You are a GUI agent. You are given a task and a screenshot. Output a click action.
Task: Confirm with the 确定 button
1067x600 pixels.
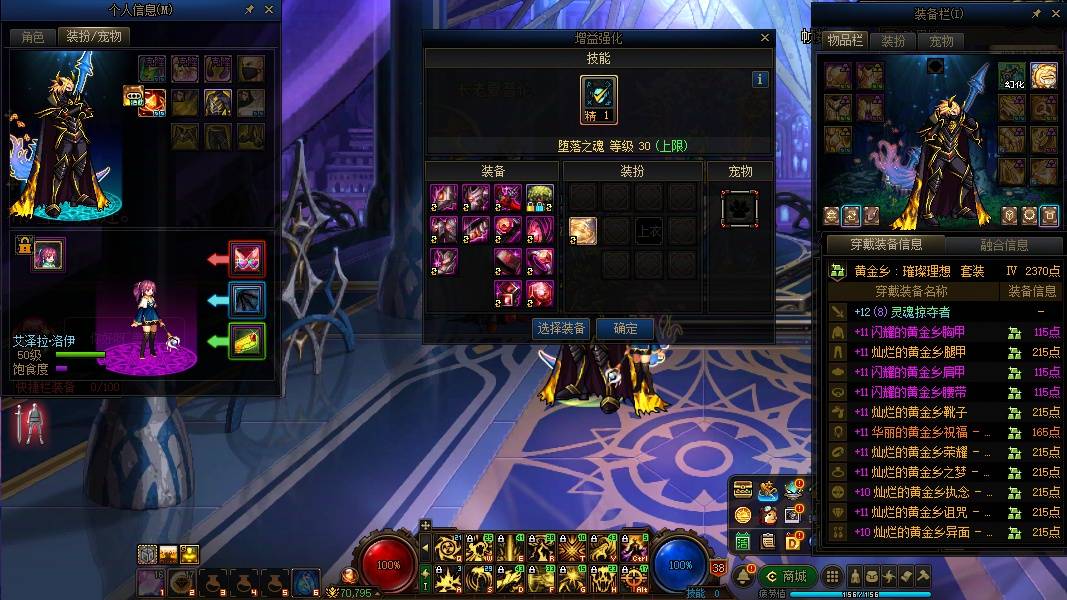[625, 328]
